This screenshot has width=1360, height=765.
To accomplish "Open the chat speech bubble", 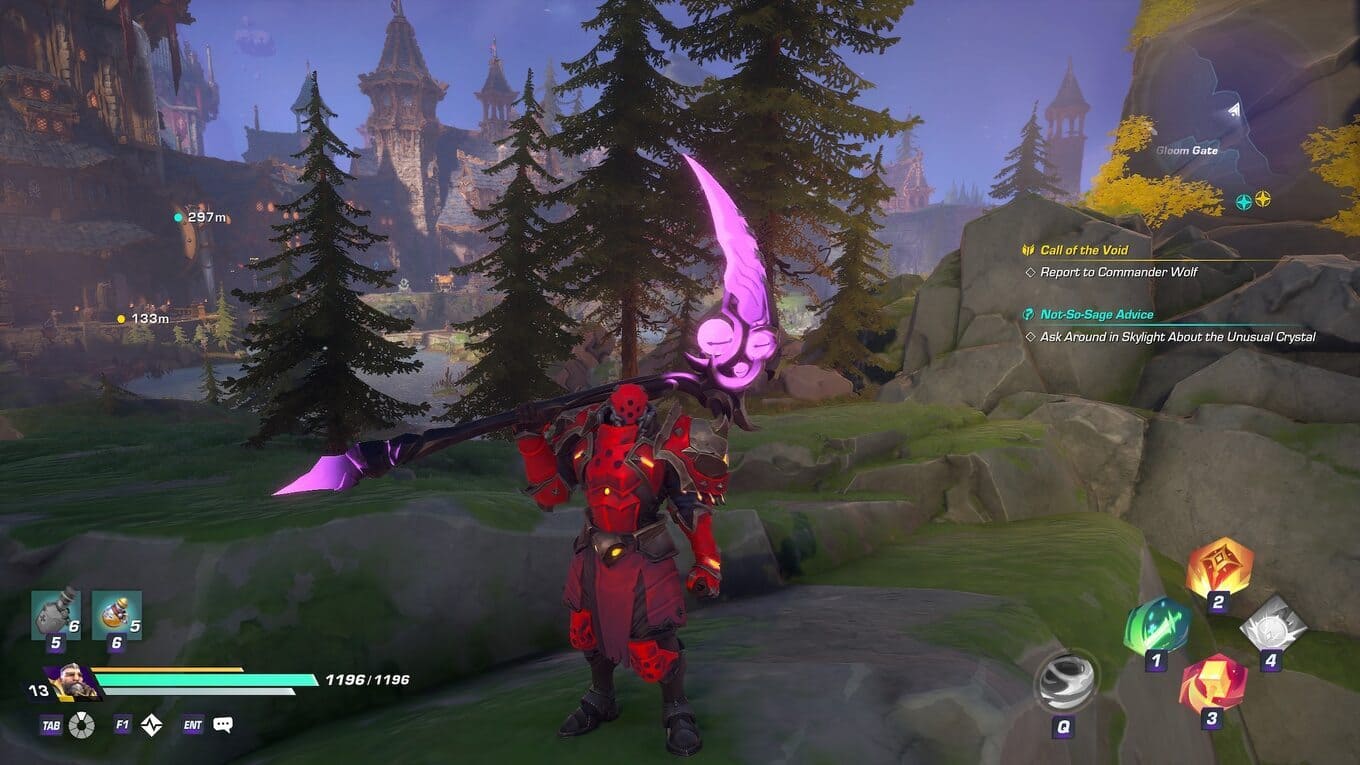I will [223, 725].
